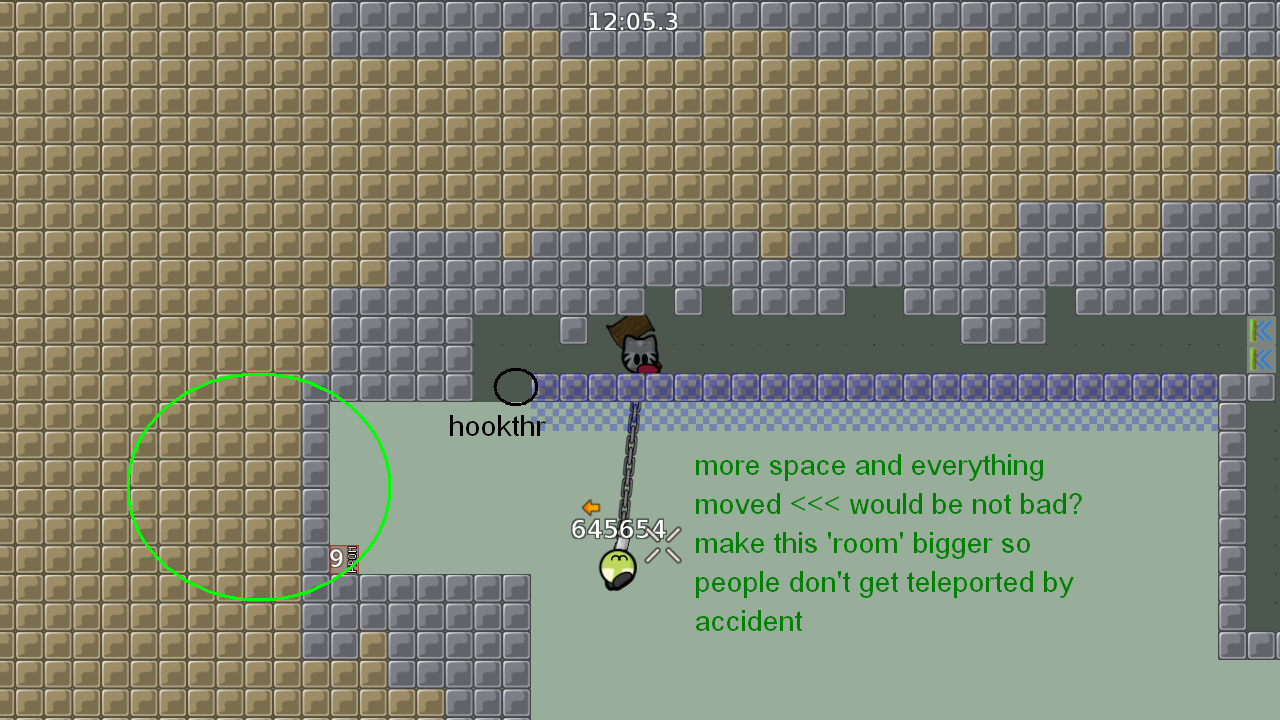The width and height of the screenshot is (1280, 720).
Task: Click the brown hat on the cat tee
Action: [x=628, y=327]
